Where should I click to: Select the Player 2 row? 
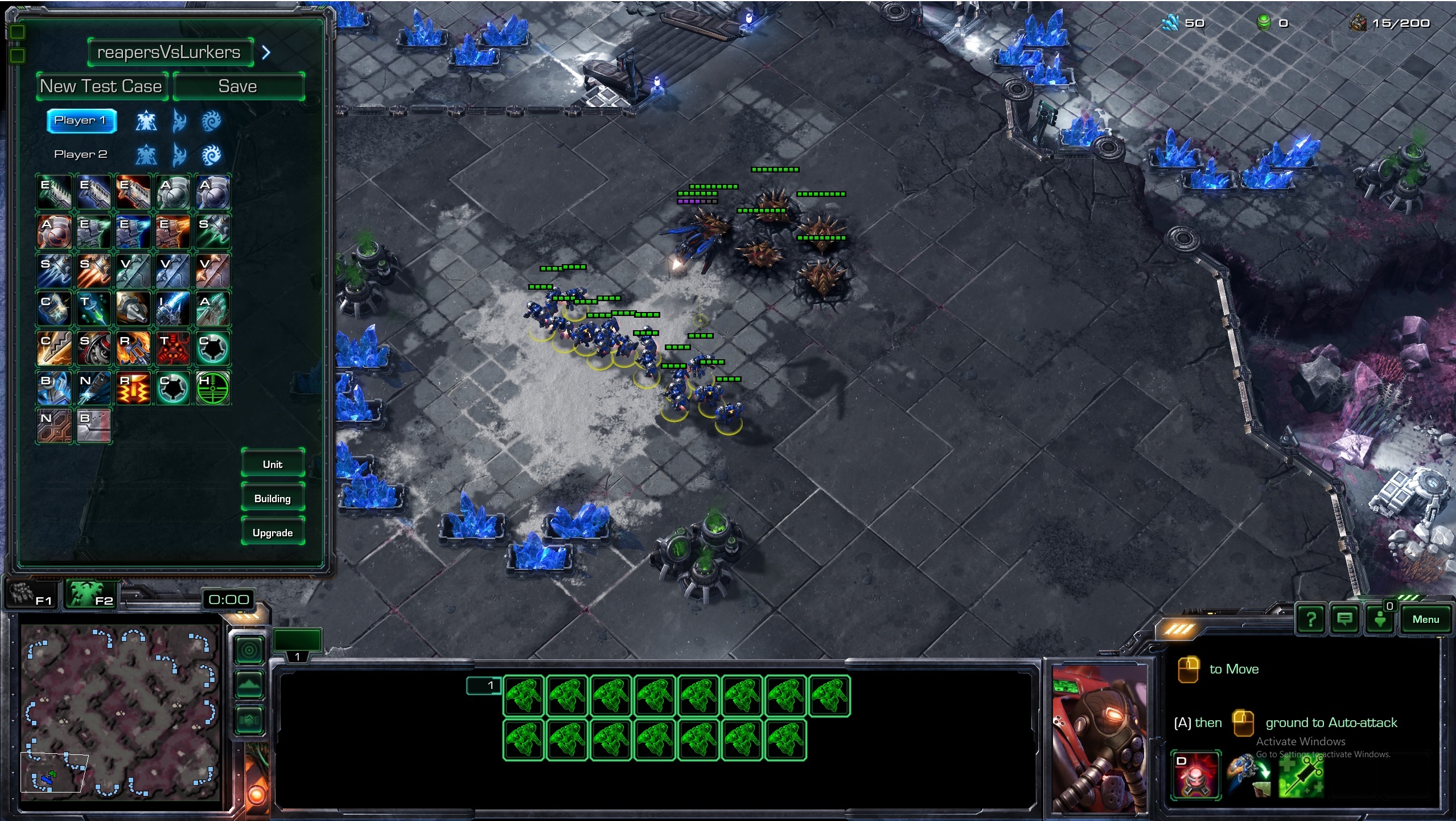[81, 153]
